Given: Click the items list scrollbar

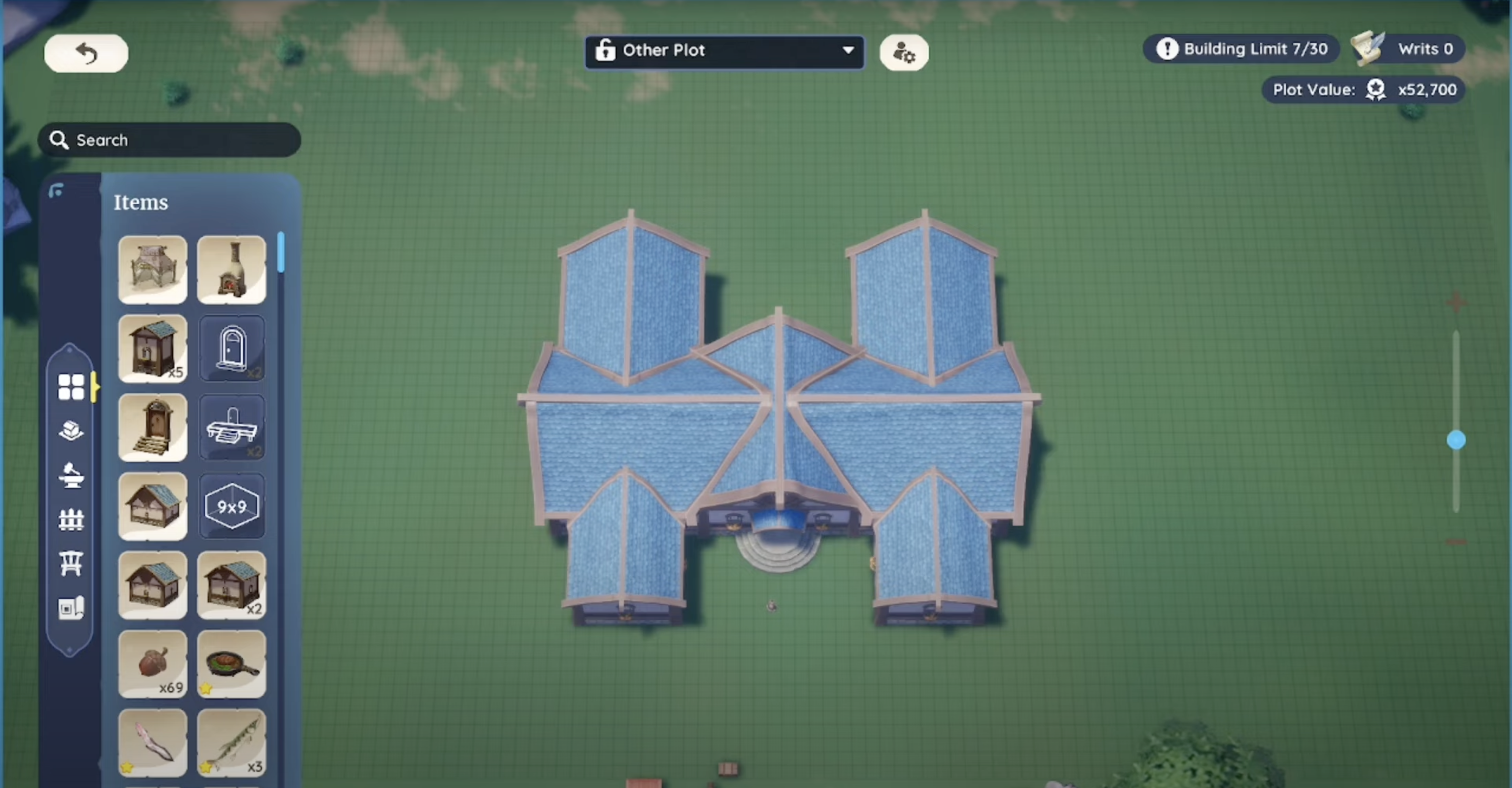Looking at the screenshot, I should (x=281, y=253).
